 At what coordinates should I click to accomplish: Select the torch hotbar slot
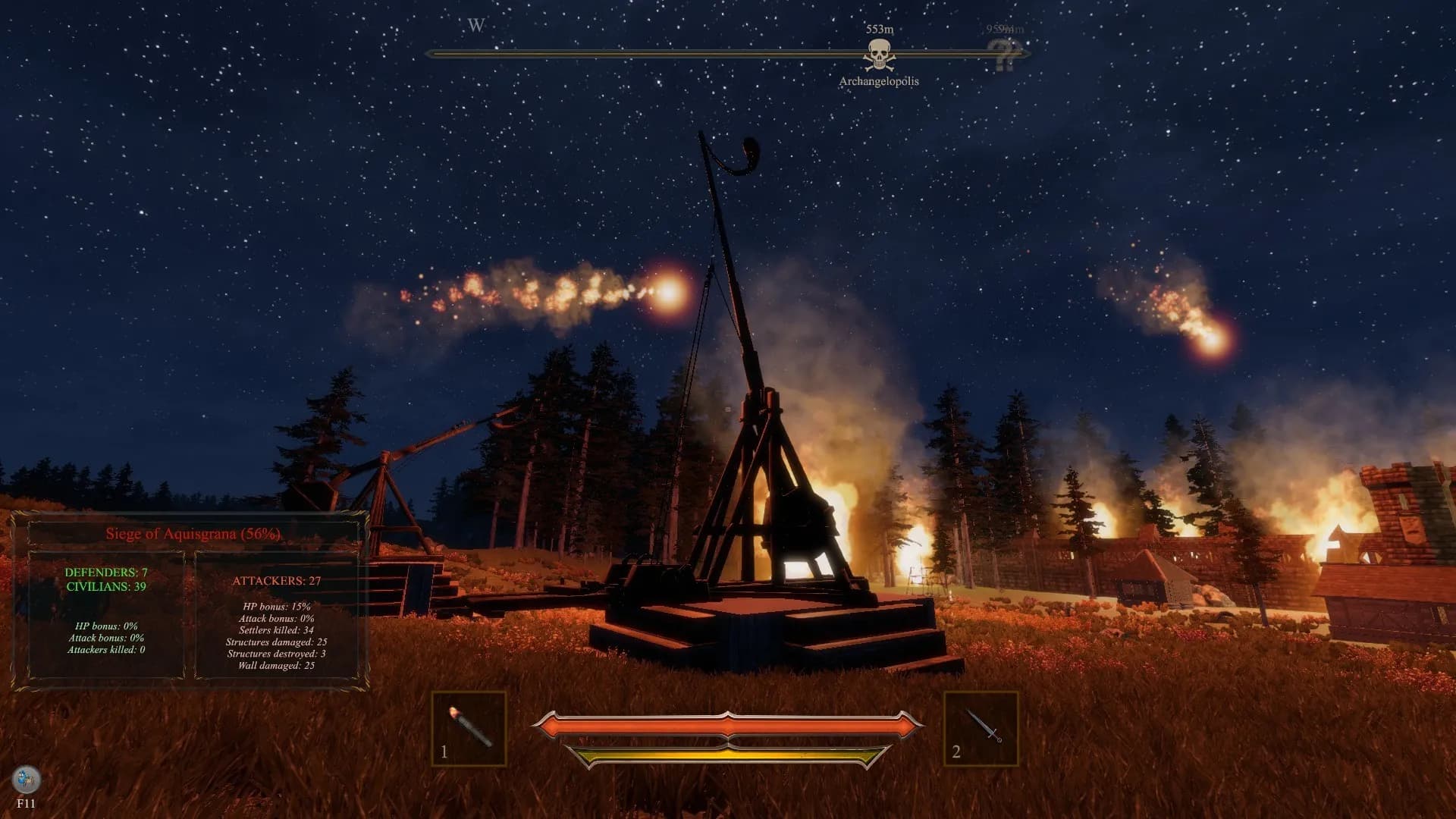pyautogui.click(x=469, y=728)
